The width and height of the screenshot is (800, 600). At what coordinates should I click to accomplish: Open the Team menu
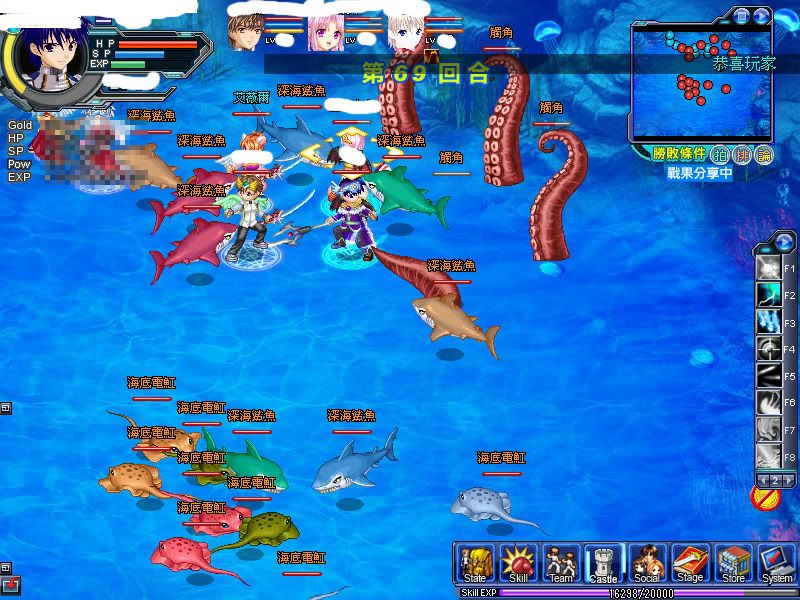pyautogui.click(x=561, y=563)
